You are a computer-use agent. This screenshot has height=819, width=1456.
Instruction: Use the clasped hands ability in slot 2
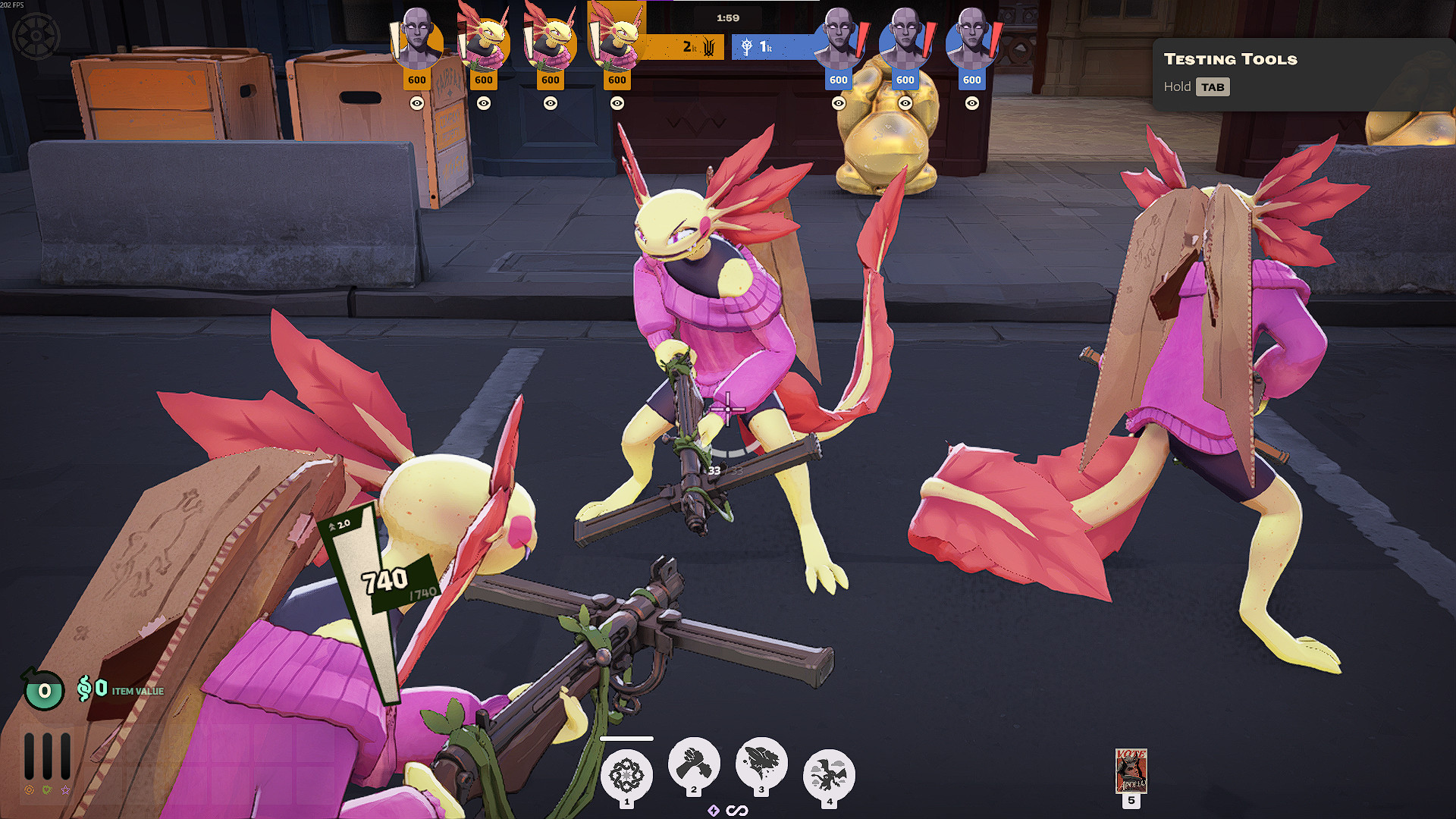tap(694, 764)
